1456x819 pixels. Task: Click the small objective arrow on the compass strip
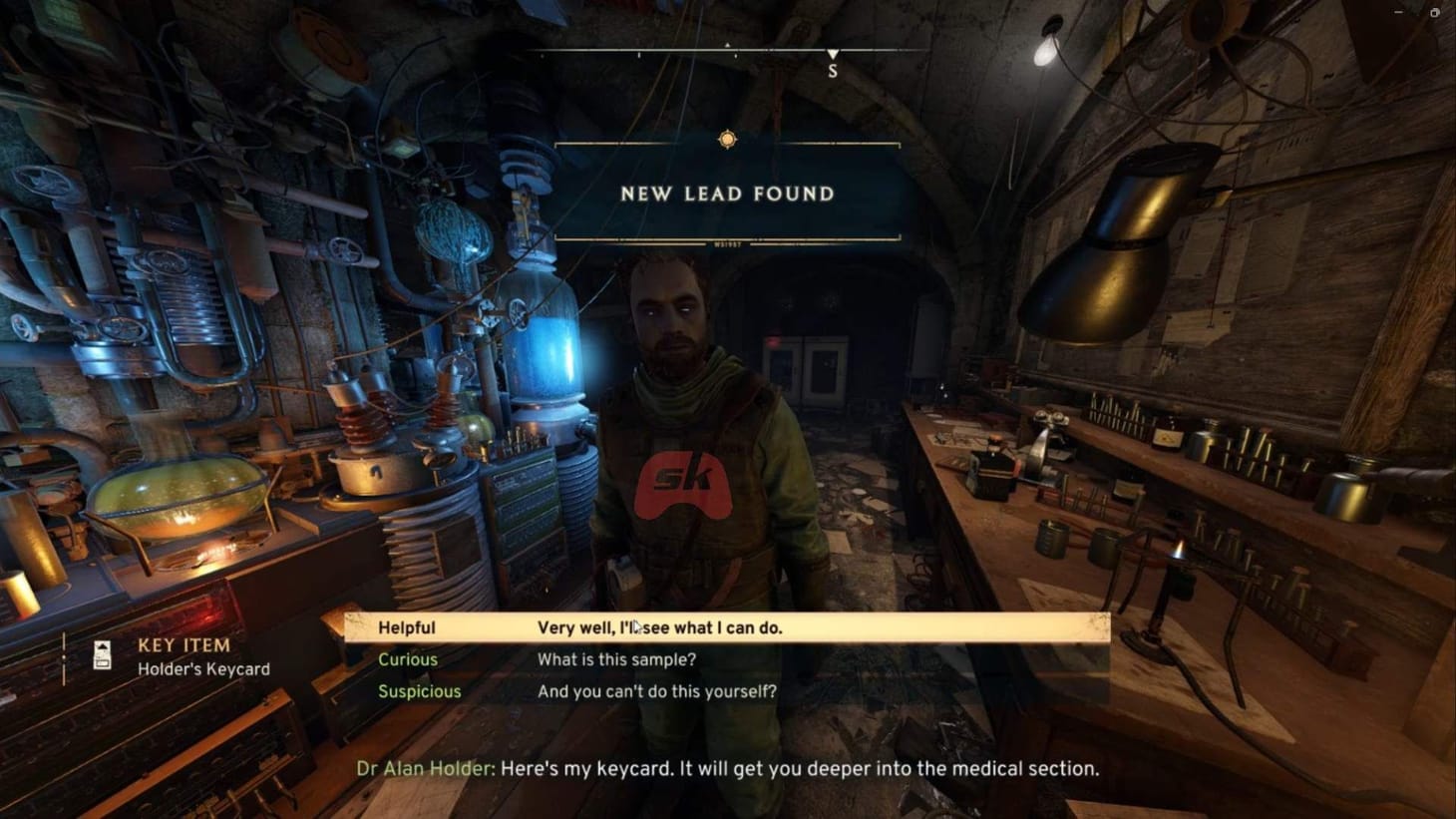(729, 45)
